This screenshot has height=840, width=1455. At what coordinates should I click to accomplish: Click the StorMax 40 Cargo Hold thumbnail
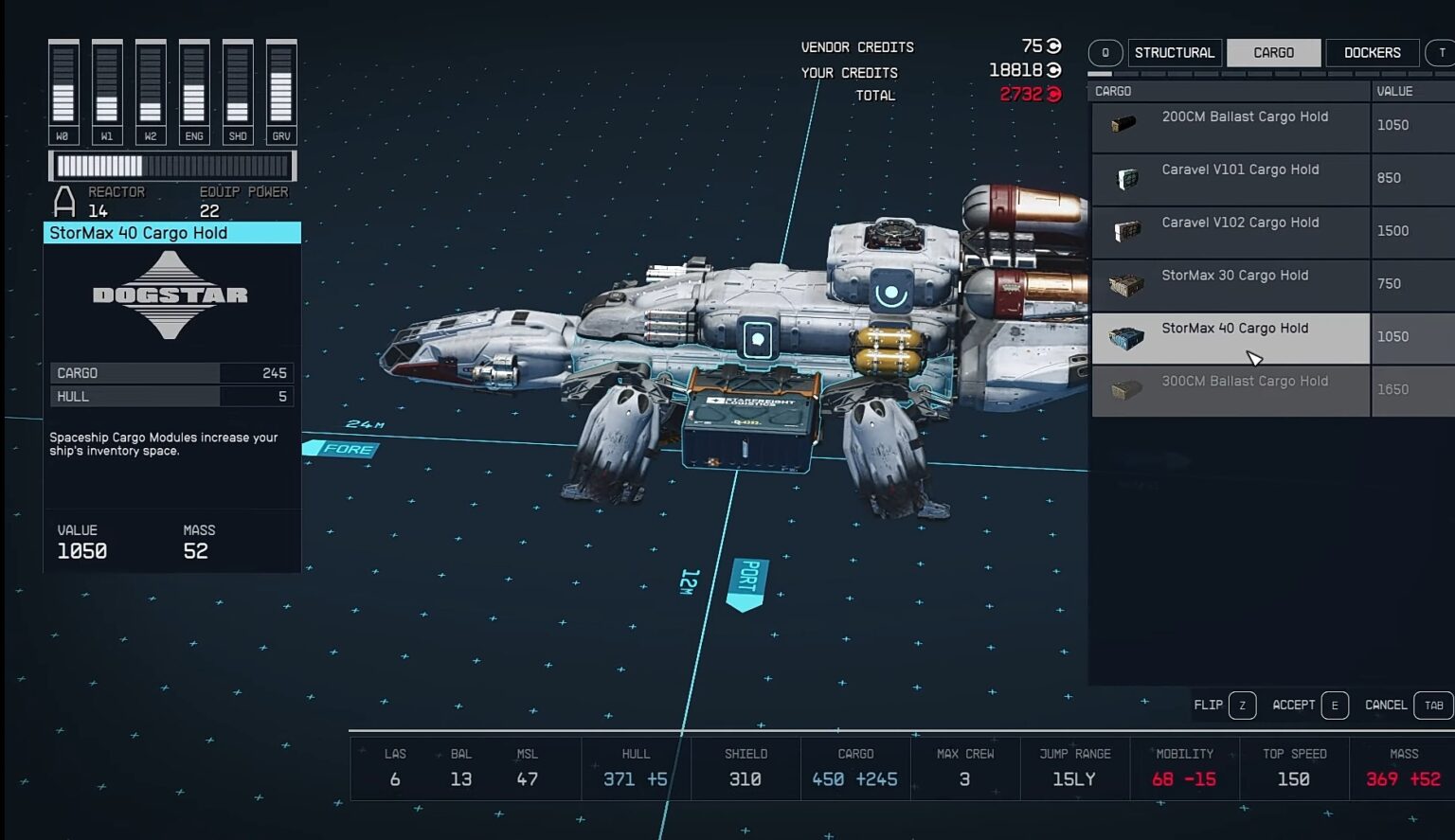pyautogui.click(x=1125, y=337)
